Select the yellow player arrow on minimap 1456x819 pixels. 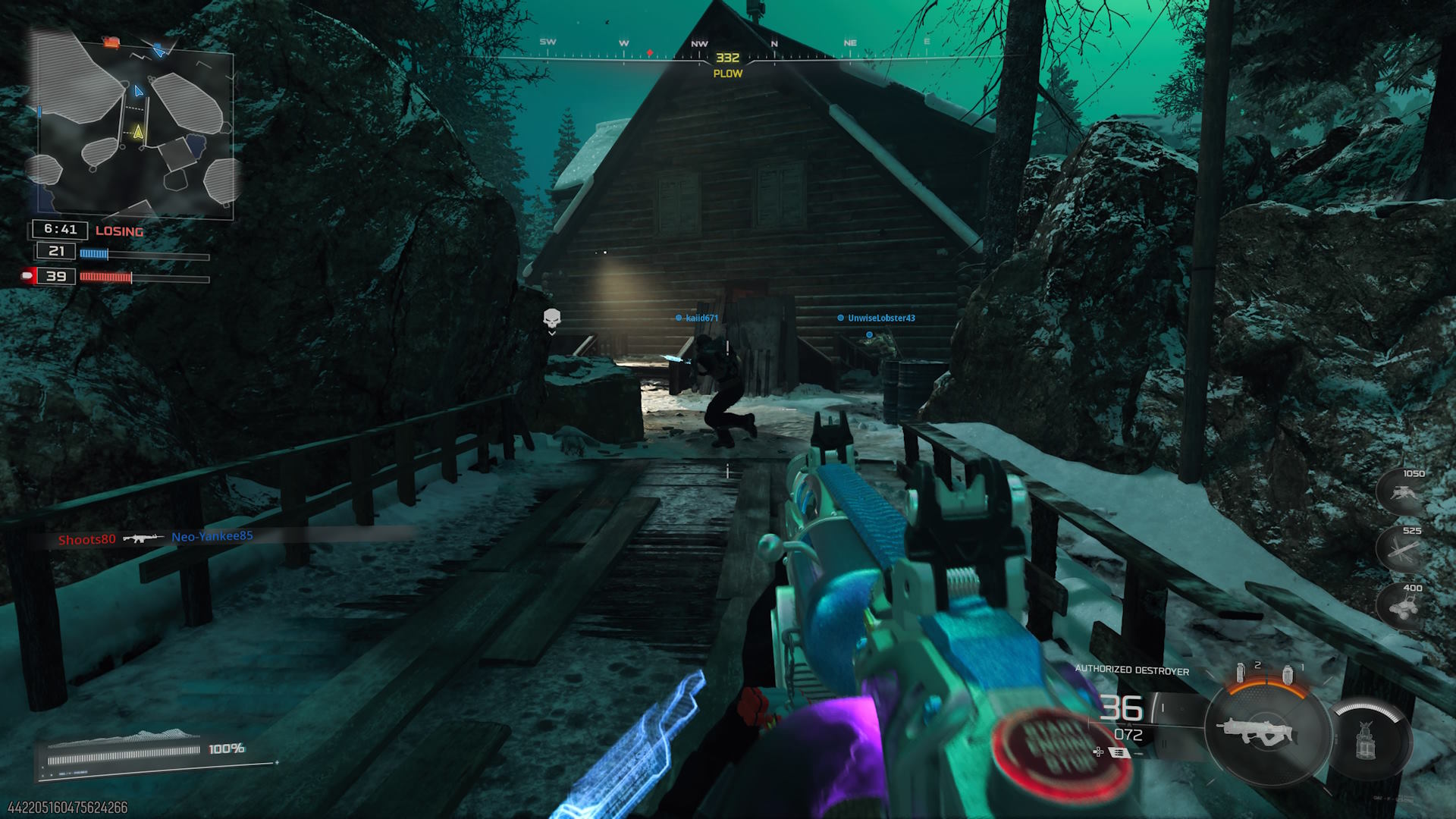point(138,133)
